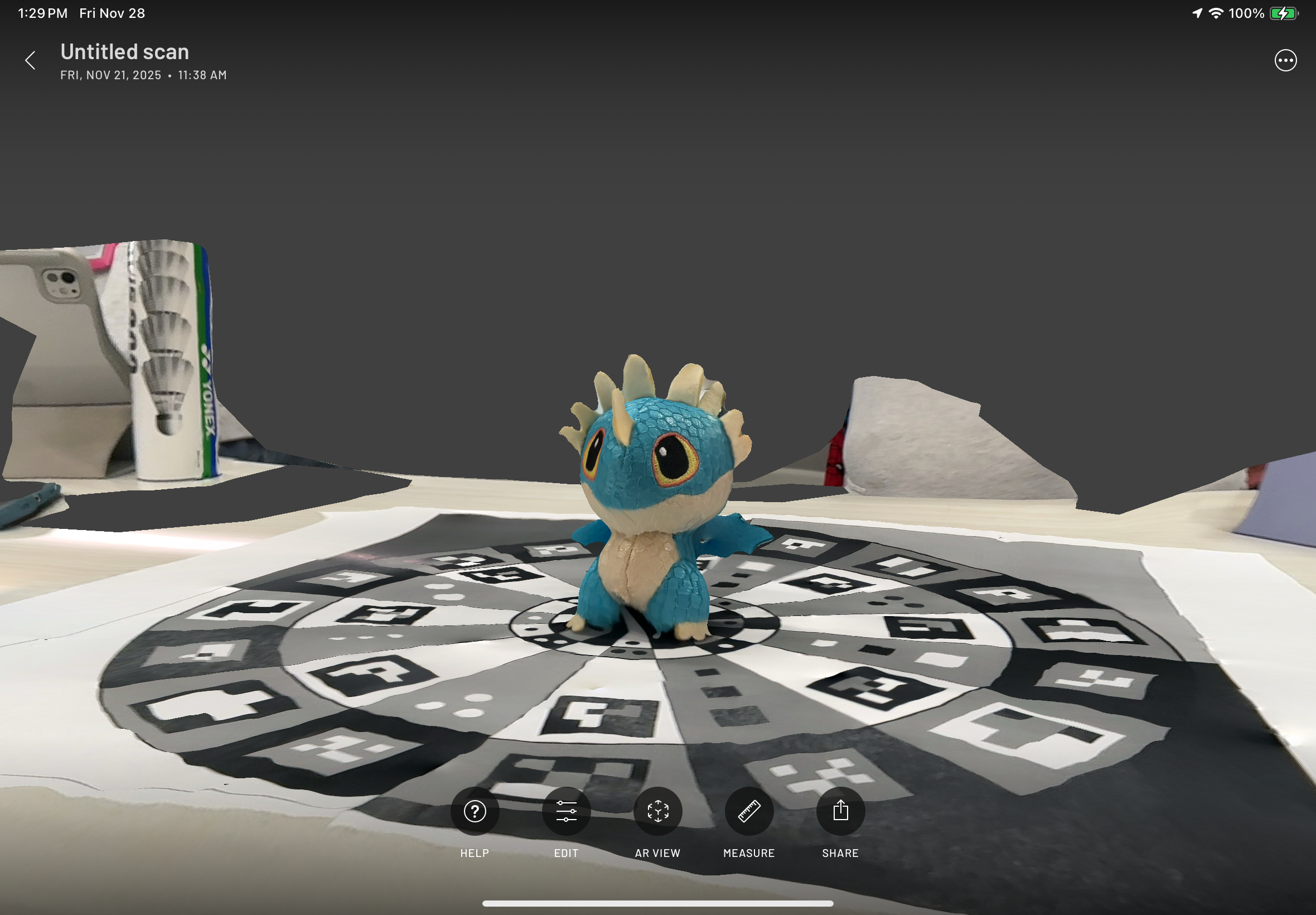Open the Help button

(475, 811)
